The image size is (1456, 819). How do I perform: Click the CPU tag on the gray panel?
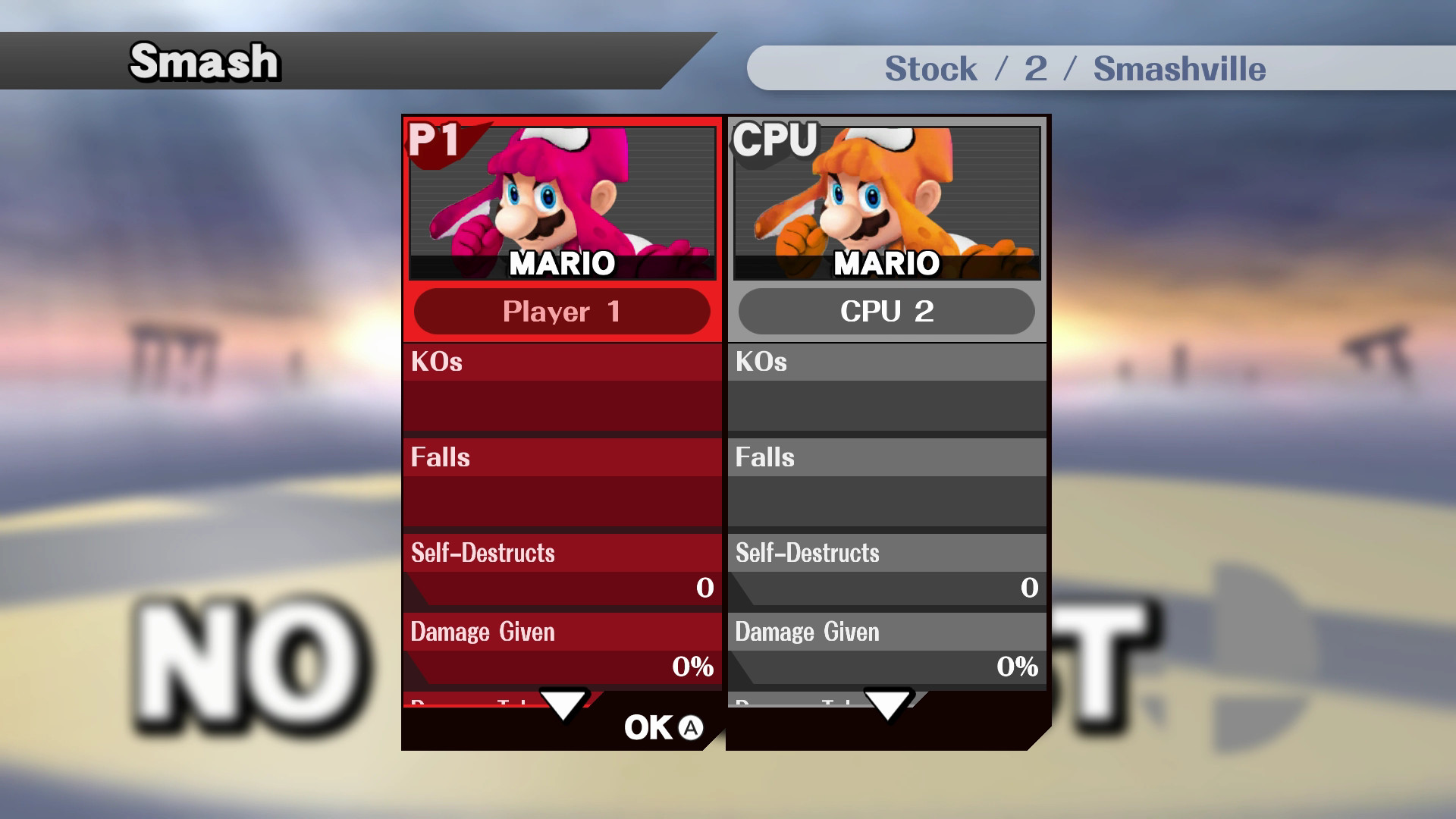coord(772,138)
